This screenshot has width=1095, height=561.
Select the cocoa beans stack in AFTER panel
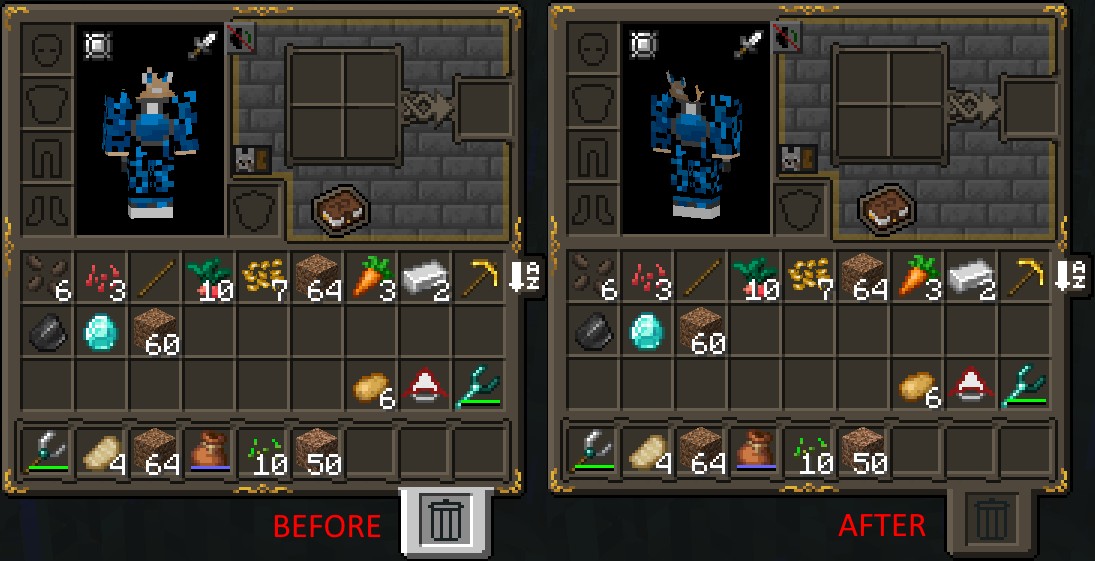point(592,277)
